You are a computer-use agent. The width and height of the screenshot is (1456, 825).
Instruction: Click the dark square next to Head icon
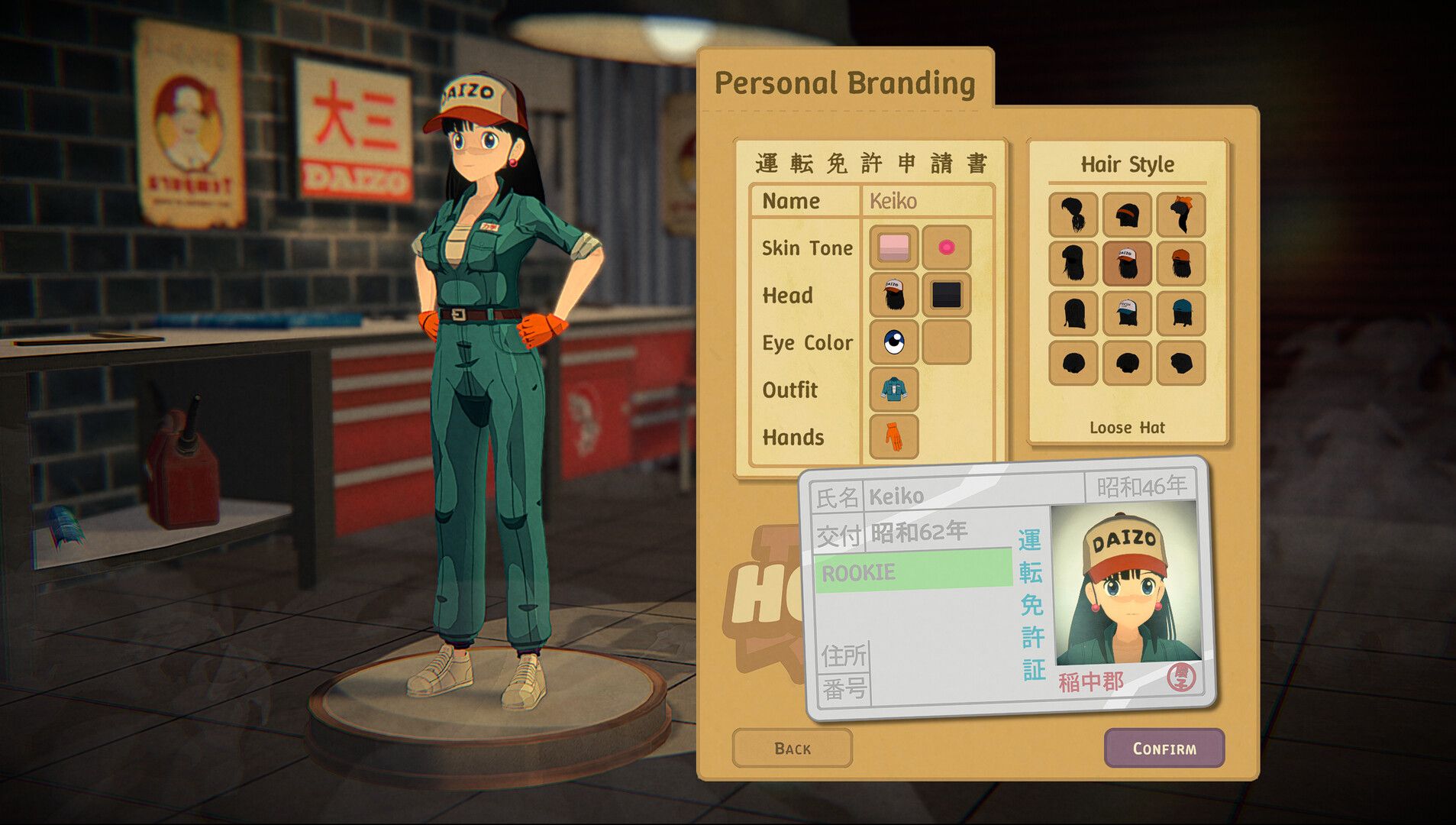click(947, 296)
